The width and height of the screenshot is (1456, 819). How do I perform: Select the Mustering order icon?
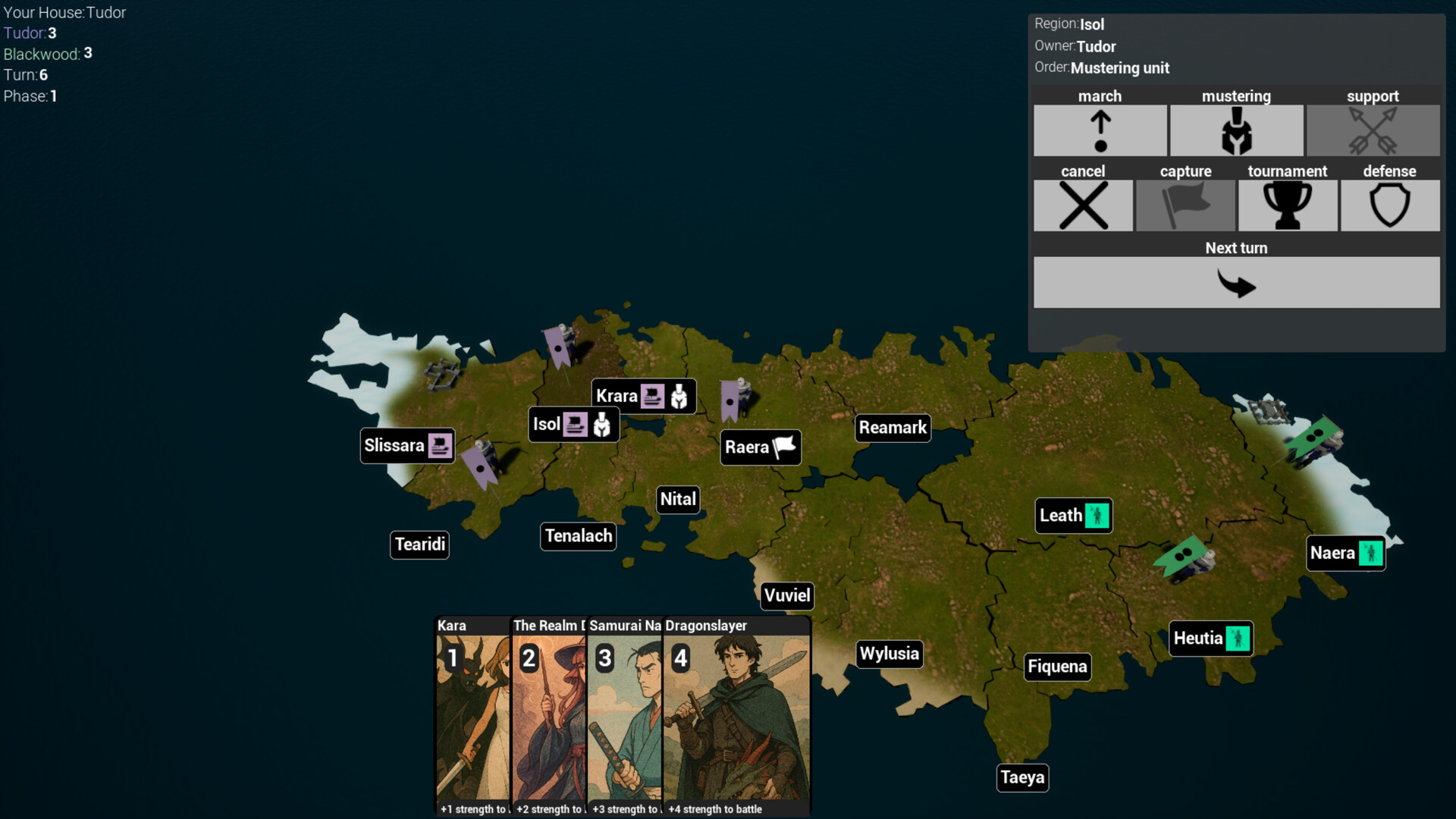tap(1236, 130)
